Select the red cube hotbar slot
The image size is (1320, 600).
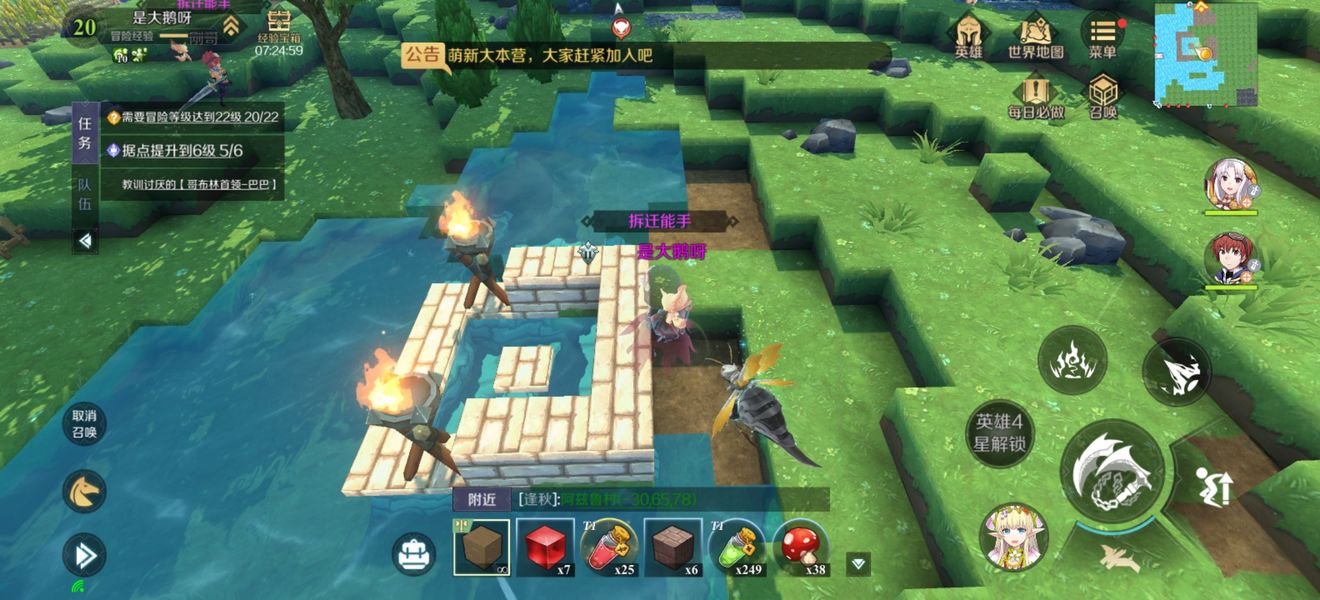click(x=545, y=548)
